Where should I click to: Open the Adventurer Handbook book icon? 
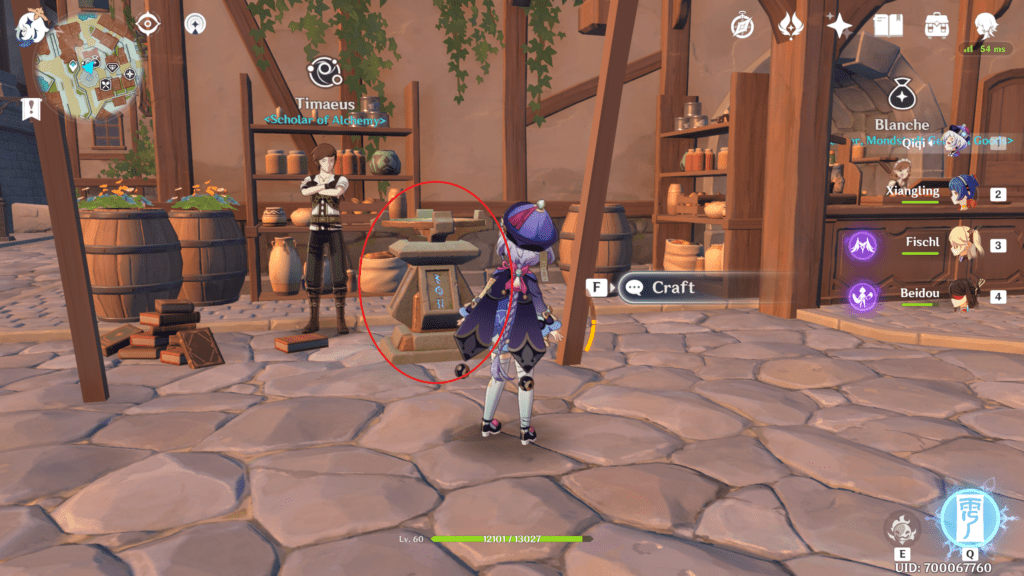pos(888,25)
